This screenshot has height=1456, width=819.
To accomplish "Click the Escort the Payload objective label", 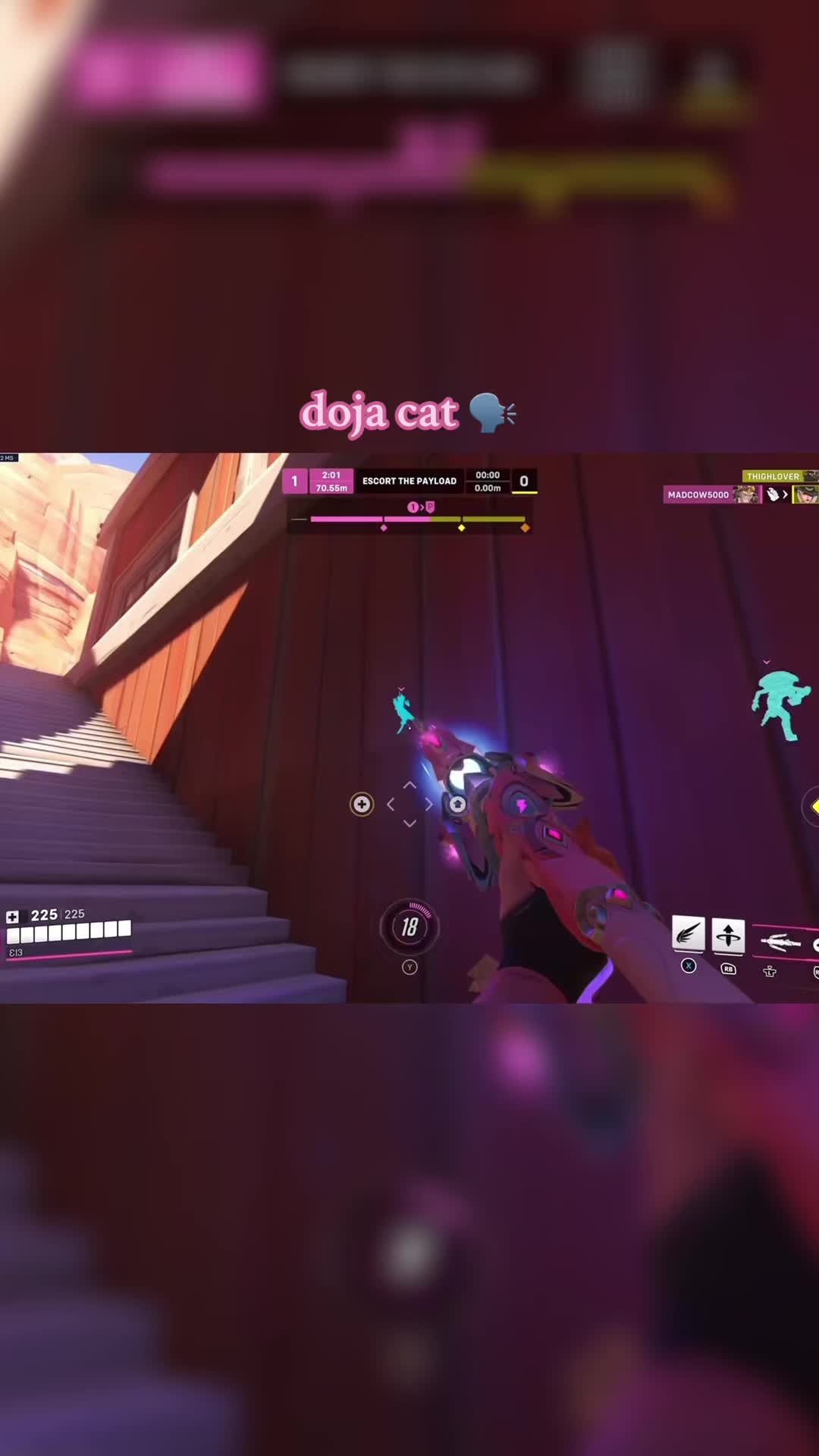I will pyautogui.click(x=409, y=481).
